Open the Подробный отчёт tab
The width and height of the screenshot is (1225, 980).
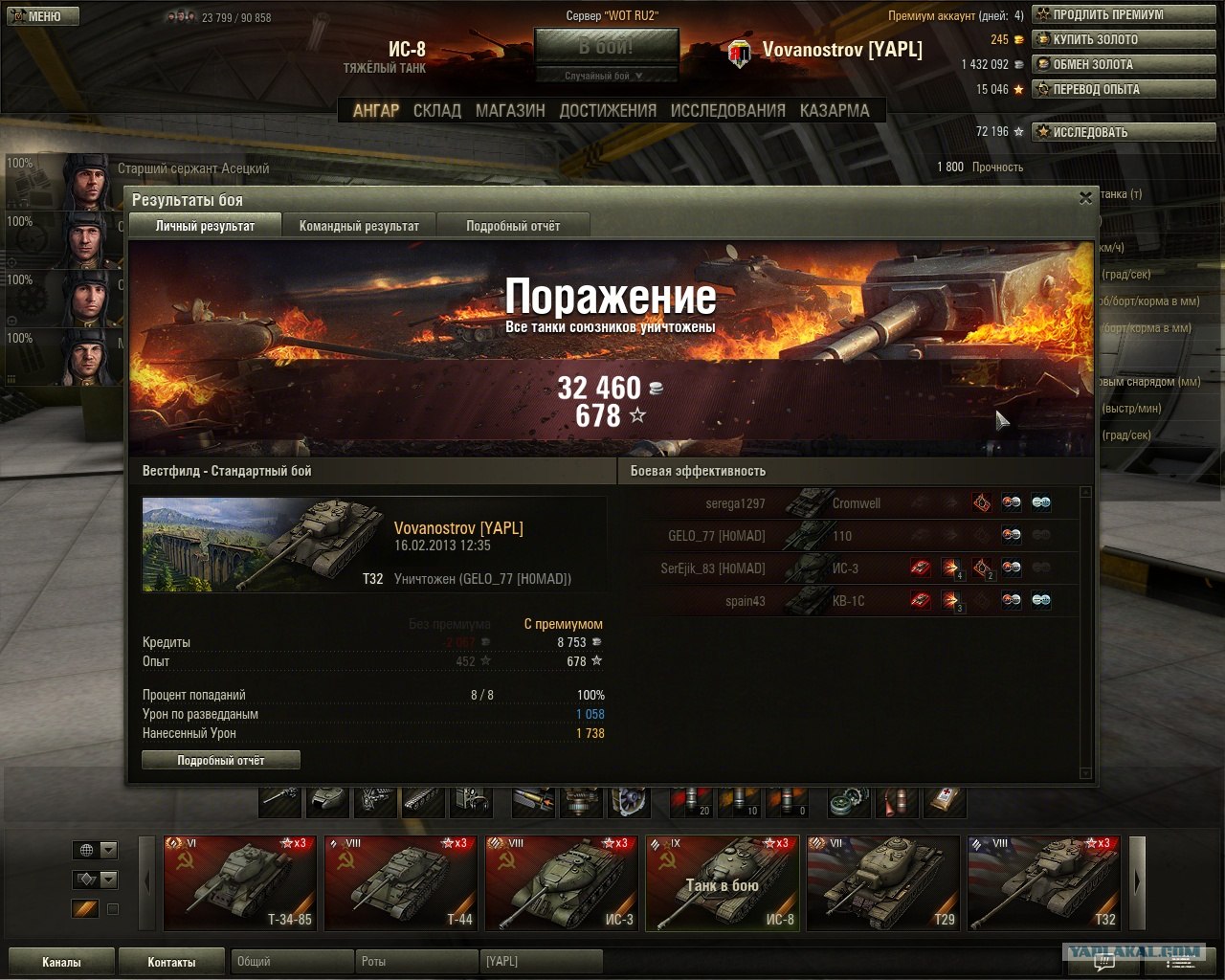tap(513, 226)
